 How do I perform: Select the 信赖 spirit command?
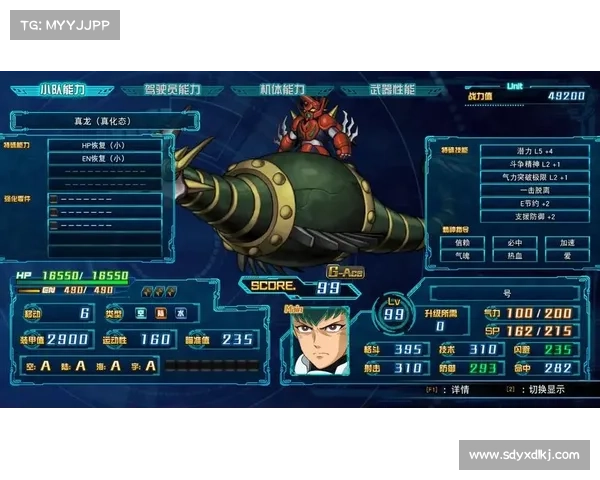(x=462, y=242)
